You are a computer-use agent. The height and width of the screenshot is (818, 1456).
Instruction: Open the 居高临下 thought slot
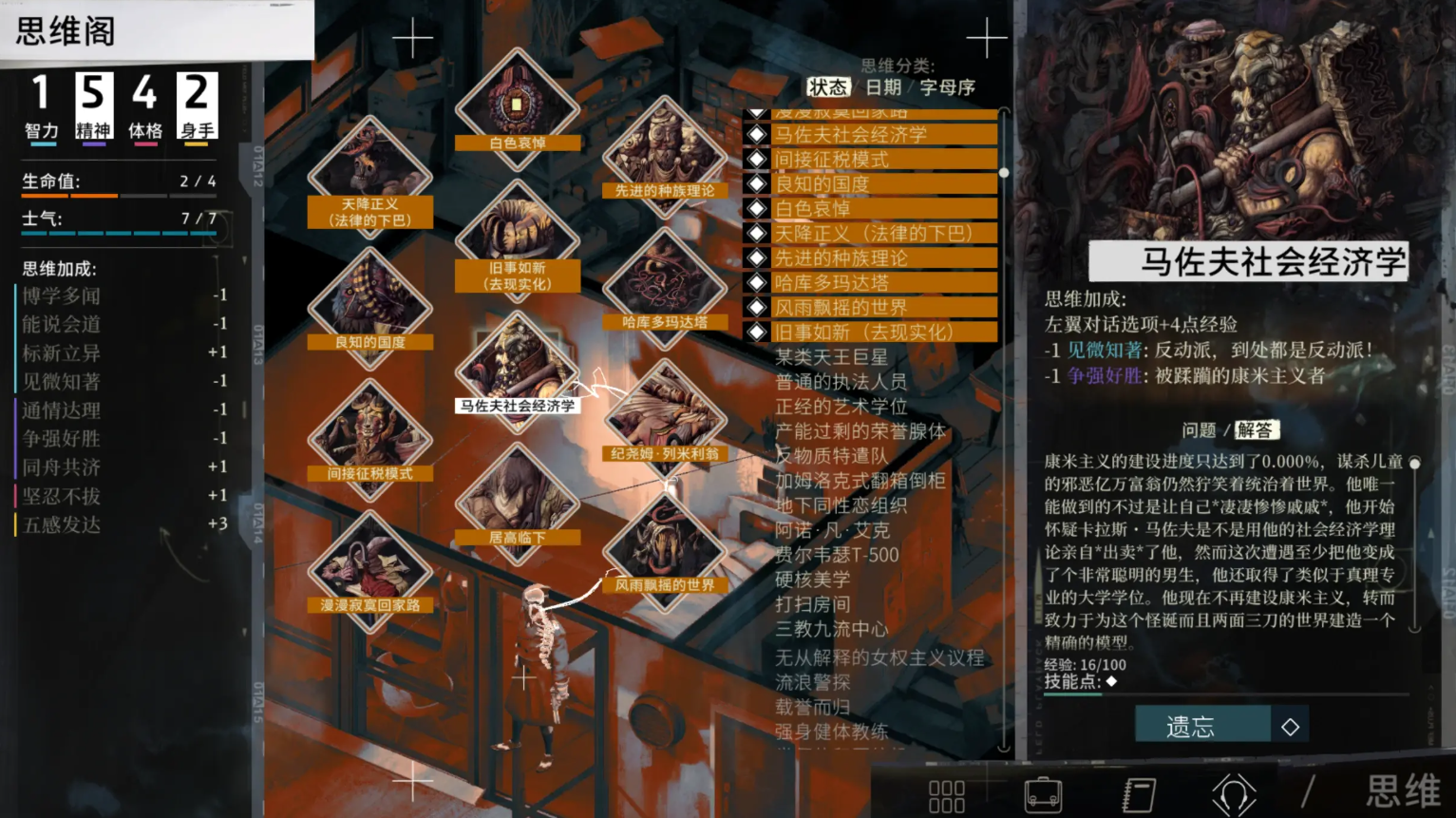tap(517, 500)
